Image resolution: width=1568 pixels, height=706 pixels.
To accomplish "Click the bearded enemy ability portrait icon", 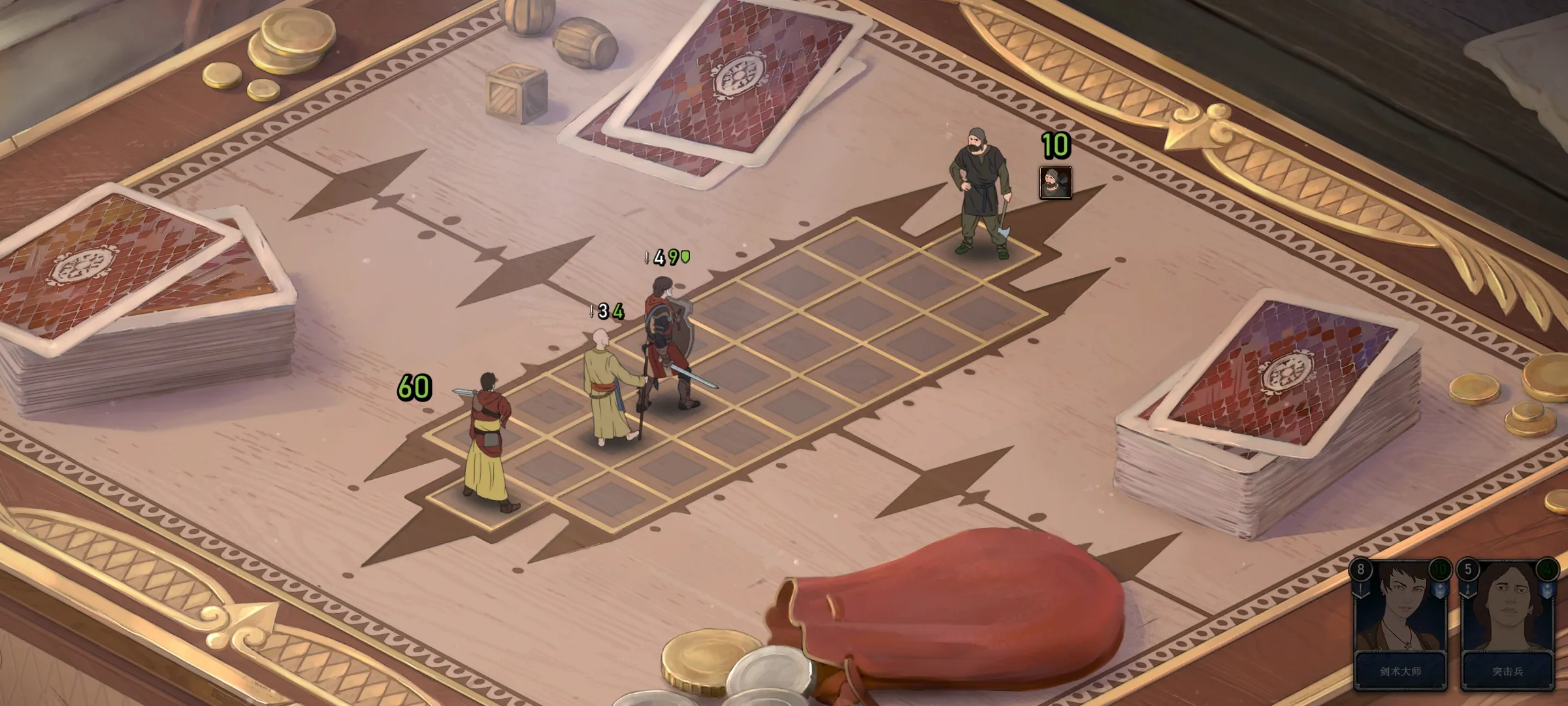I will (x=1055, y=182).
